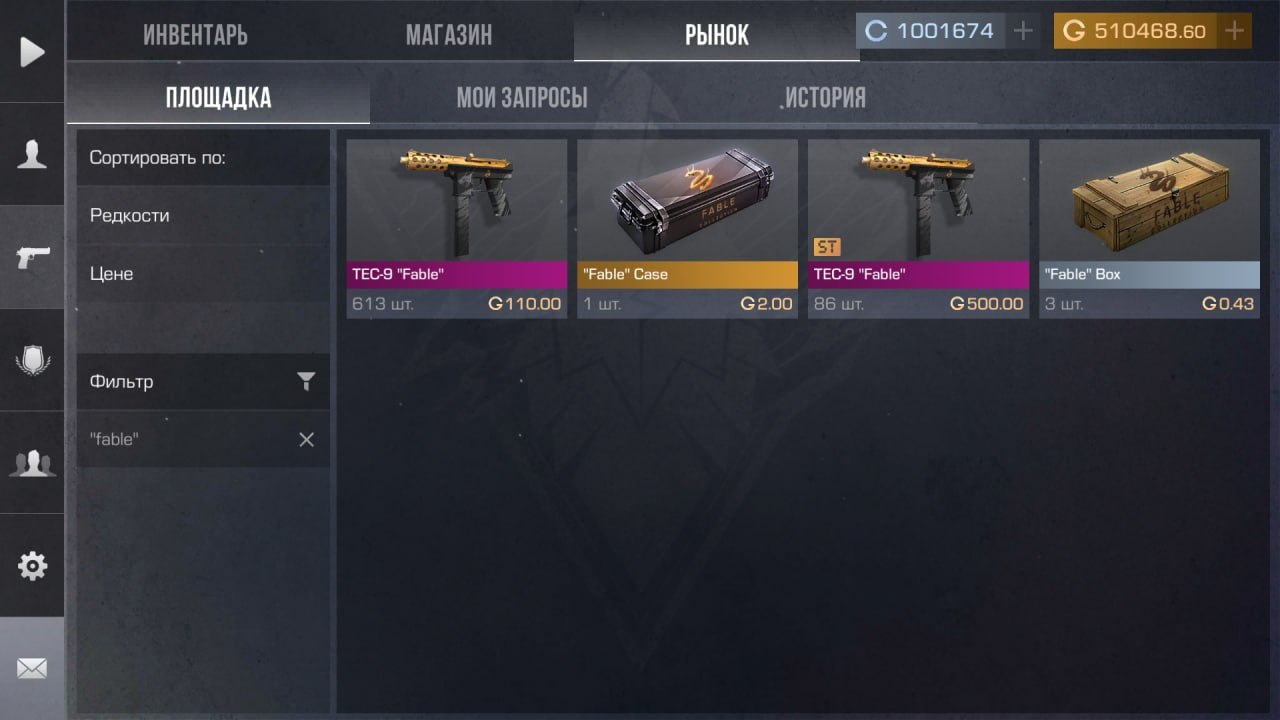The image size is (1280, 720).
Task: Choose the "Fable" Case listing
Action: point(687,228)
